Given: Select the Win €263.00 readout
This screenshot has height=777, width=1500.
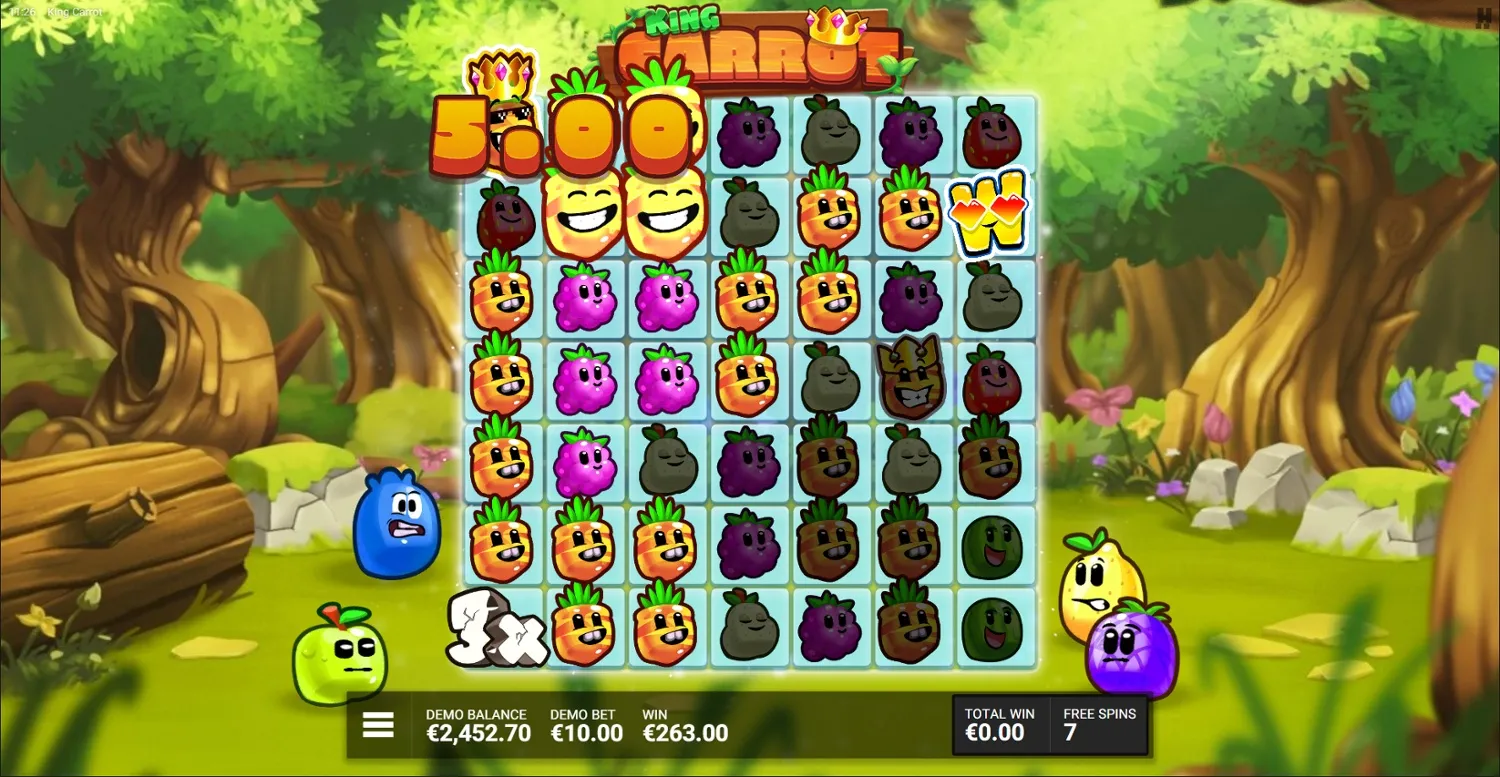Looking at the screenshot, I should (x=685, y=724).
